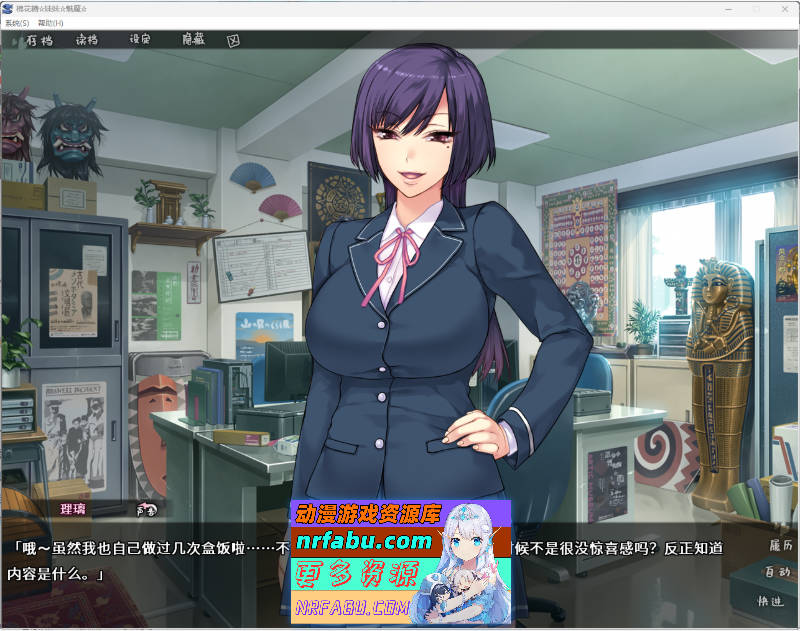Open the 设定 settings screen
Viewport: 800px width, 631px height.
[140, 41]
